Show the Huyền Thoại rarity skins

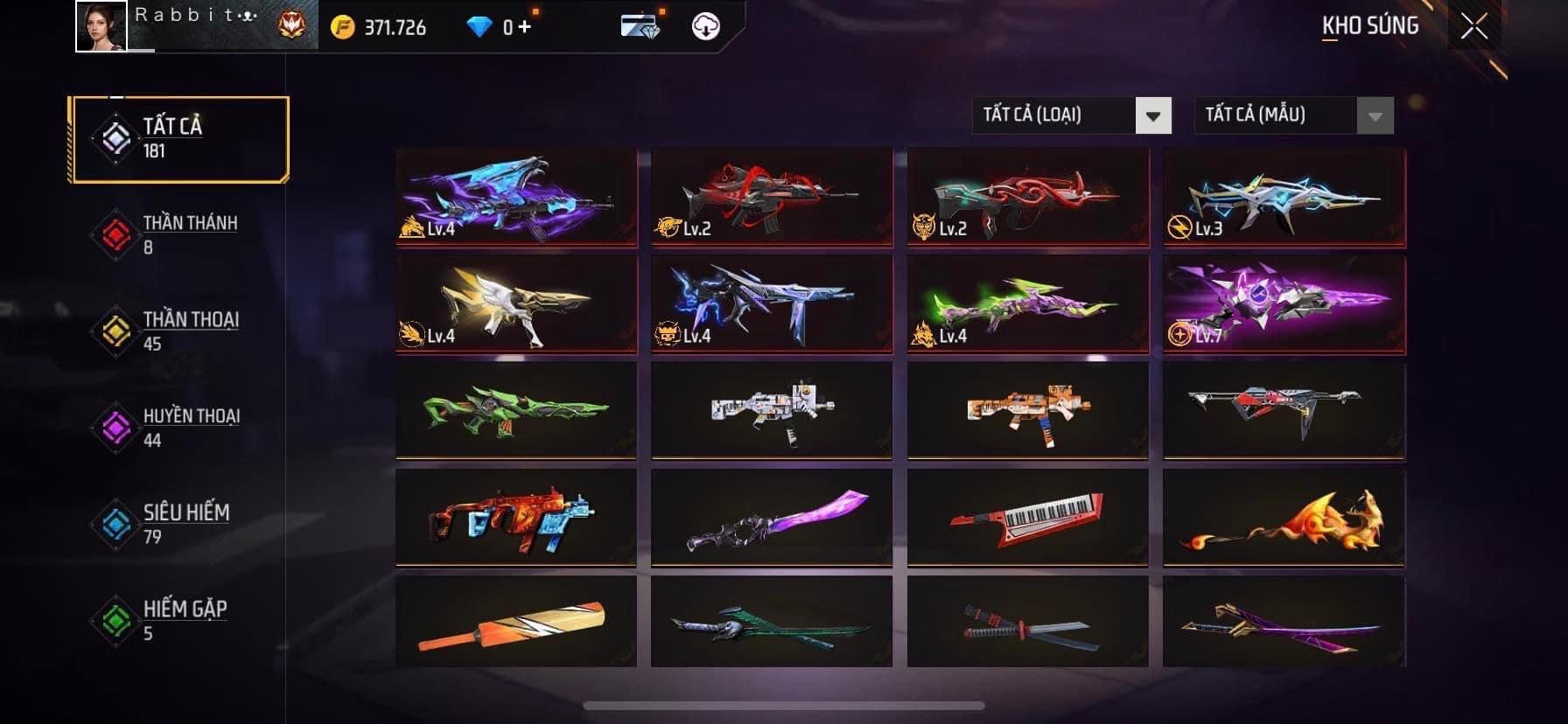(179, 427)
